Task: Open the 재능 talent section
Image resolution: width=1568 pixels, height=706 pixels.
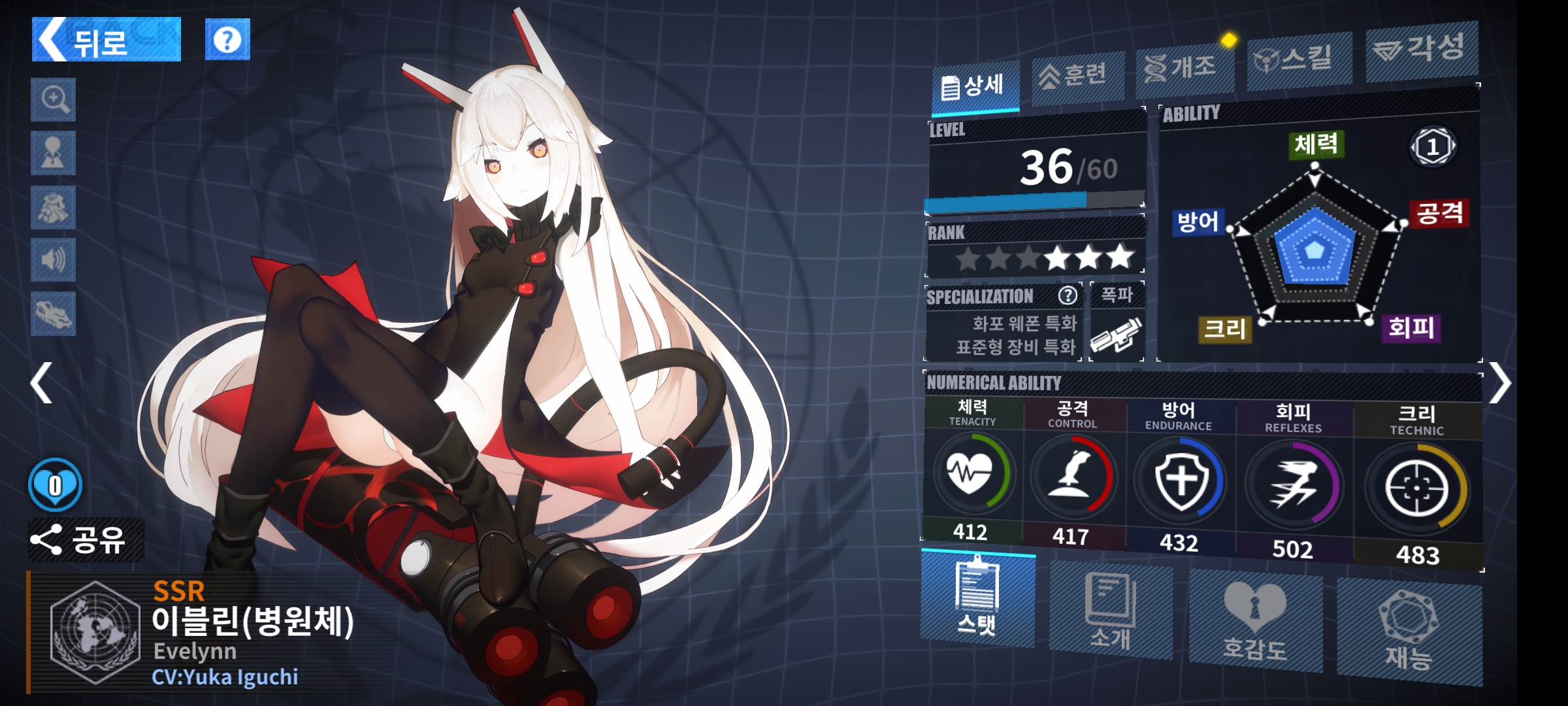Action: [x=1409, y=633]
